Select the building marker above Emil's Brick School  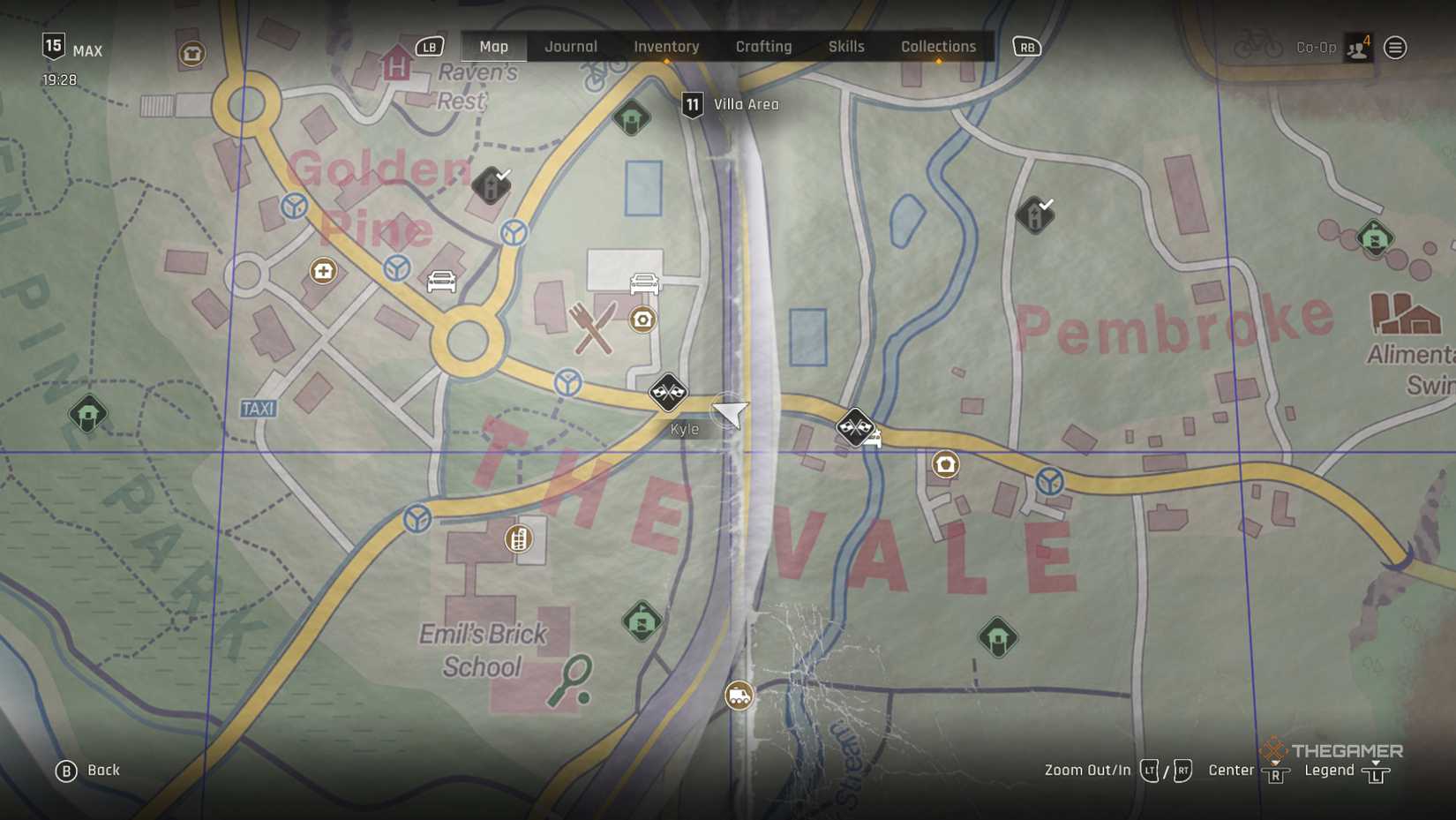point(519,538)
